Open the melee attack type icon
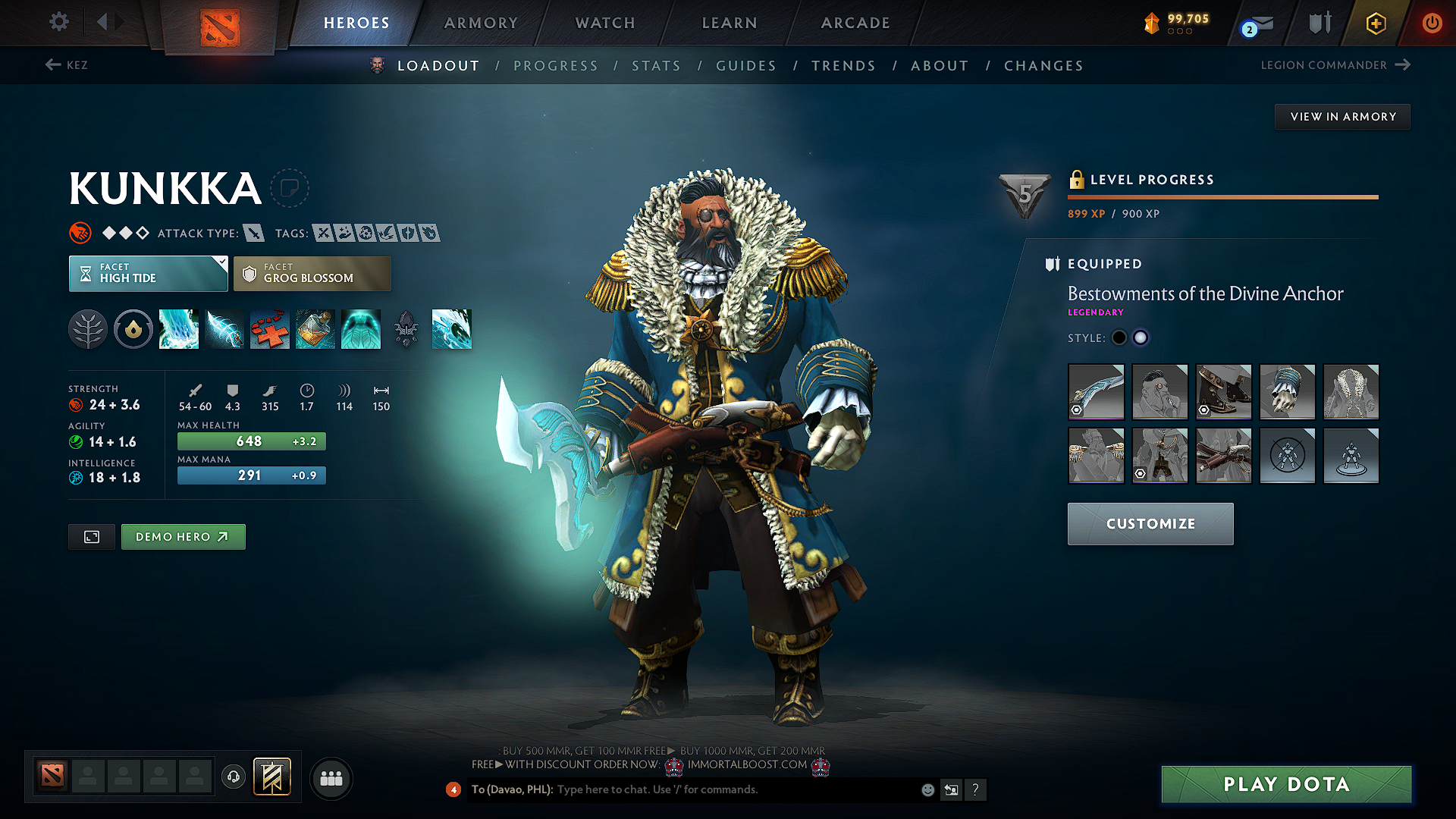 pyautogui.click(x=255, y=233)
